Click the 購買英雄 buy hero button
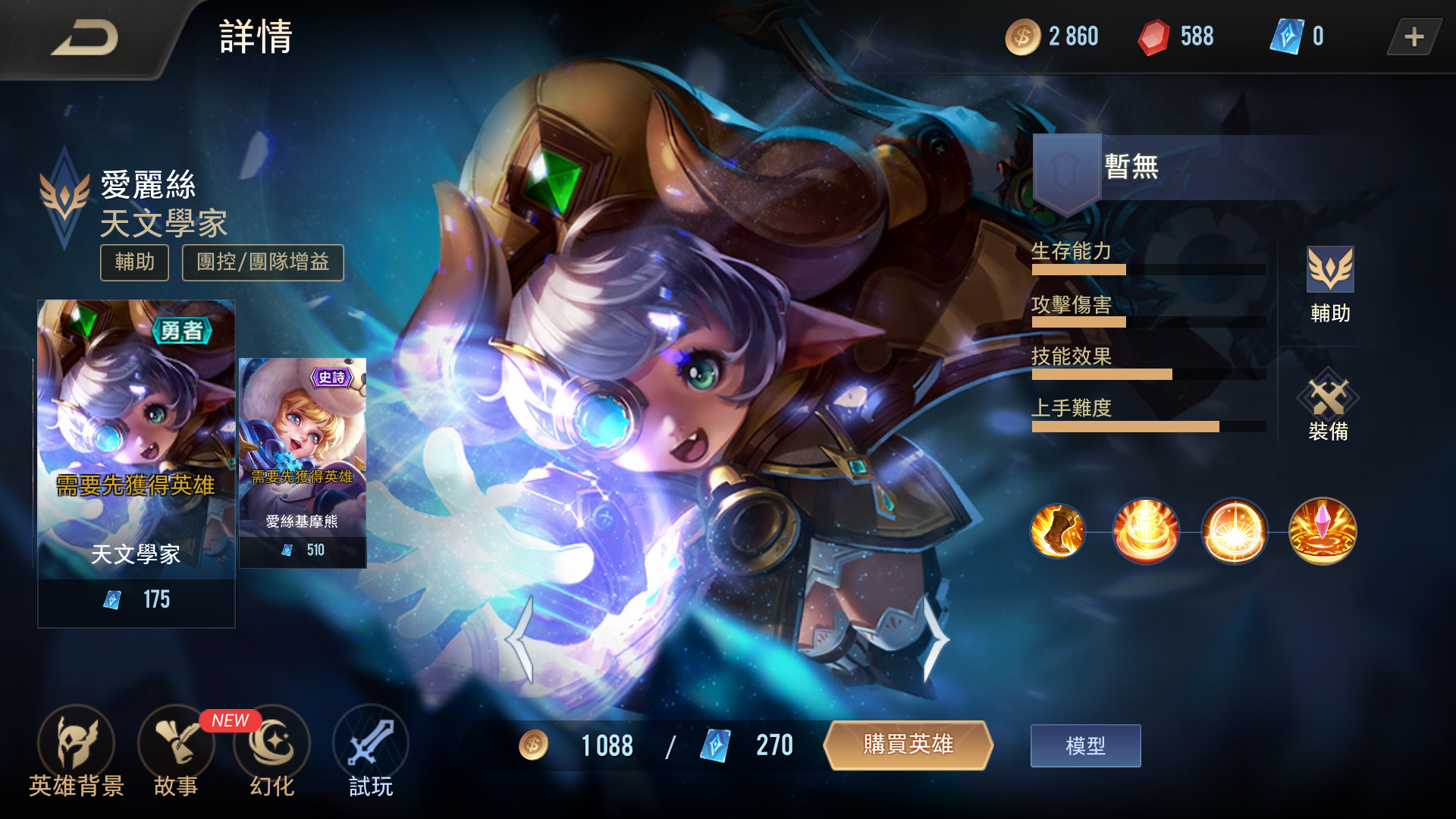Image resolution: width=1456 pixels, height=819 pixels. [908, 745]
